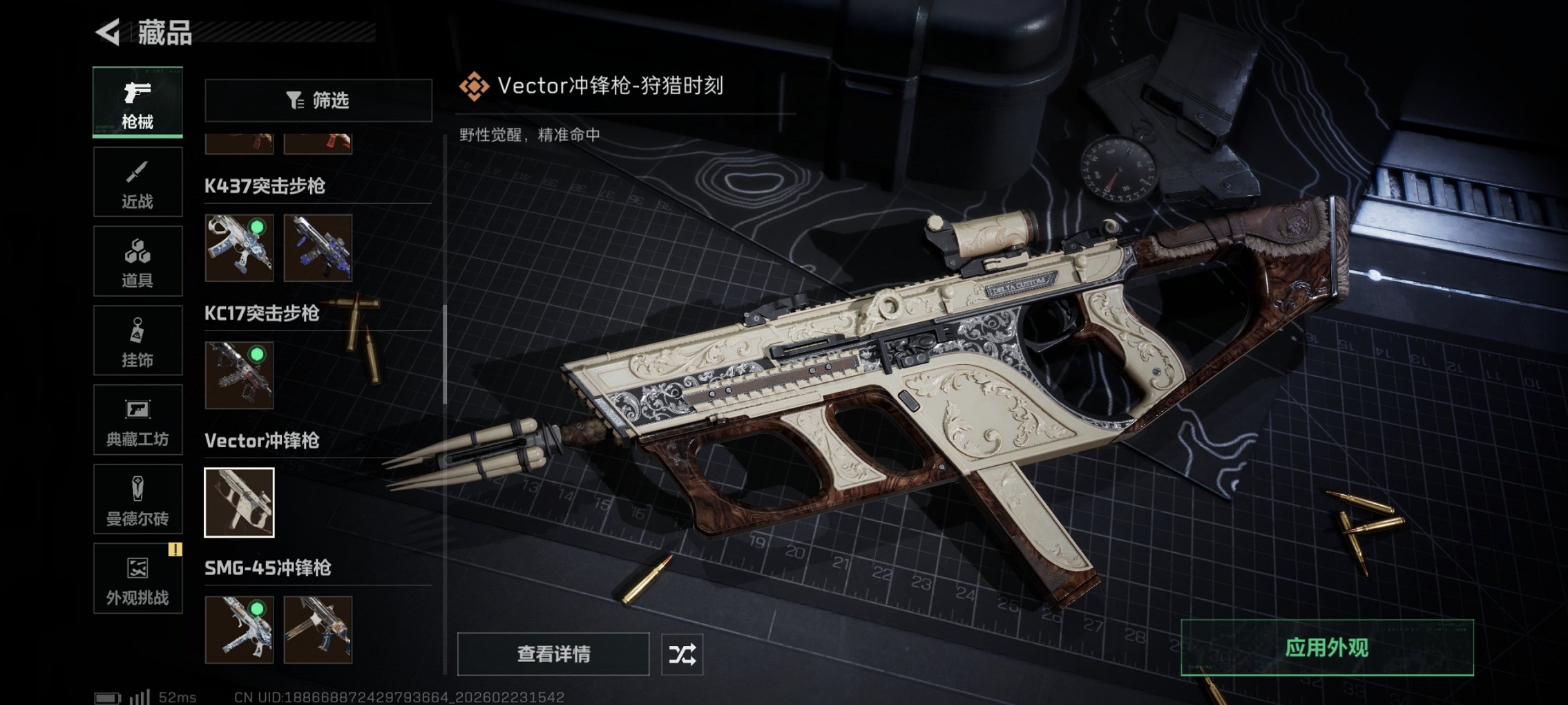
Task: Open the 典藏工坊 collection workshop
Action: tap(137, 420)
